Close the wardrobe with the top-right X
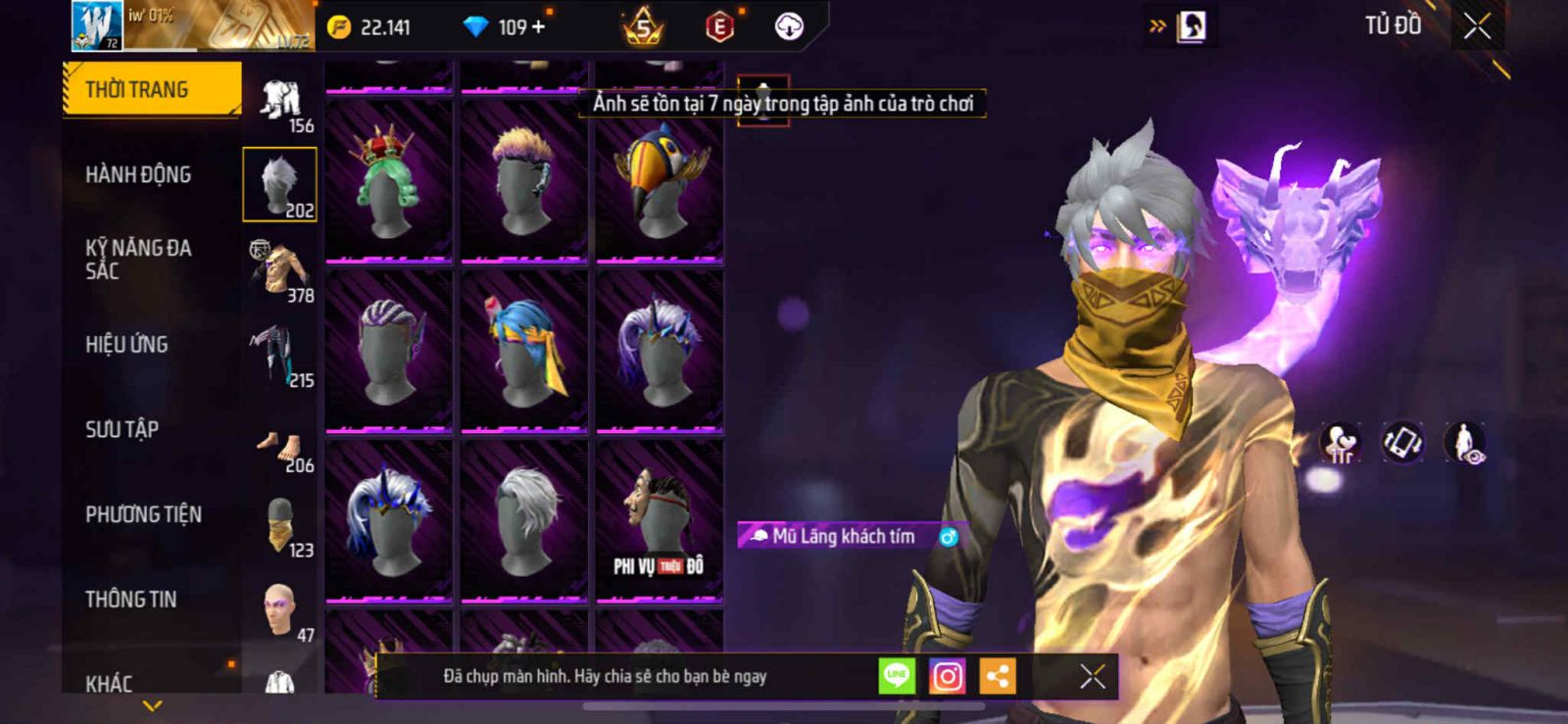 pos(1477,26)
